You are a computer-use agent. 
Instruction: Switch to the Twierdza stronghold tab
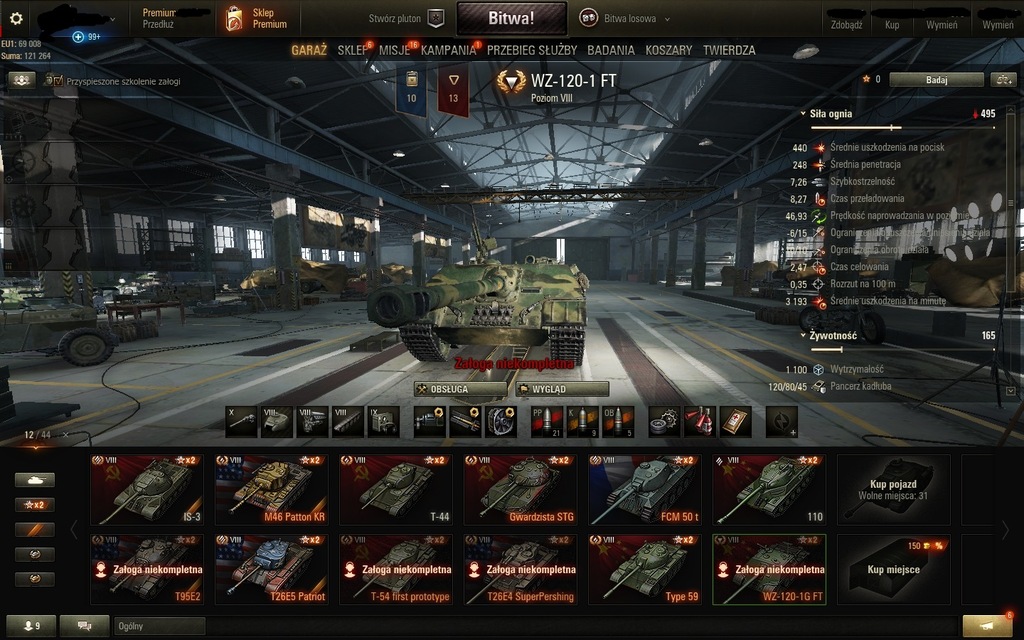tap(729, 50)
